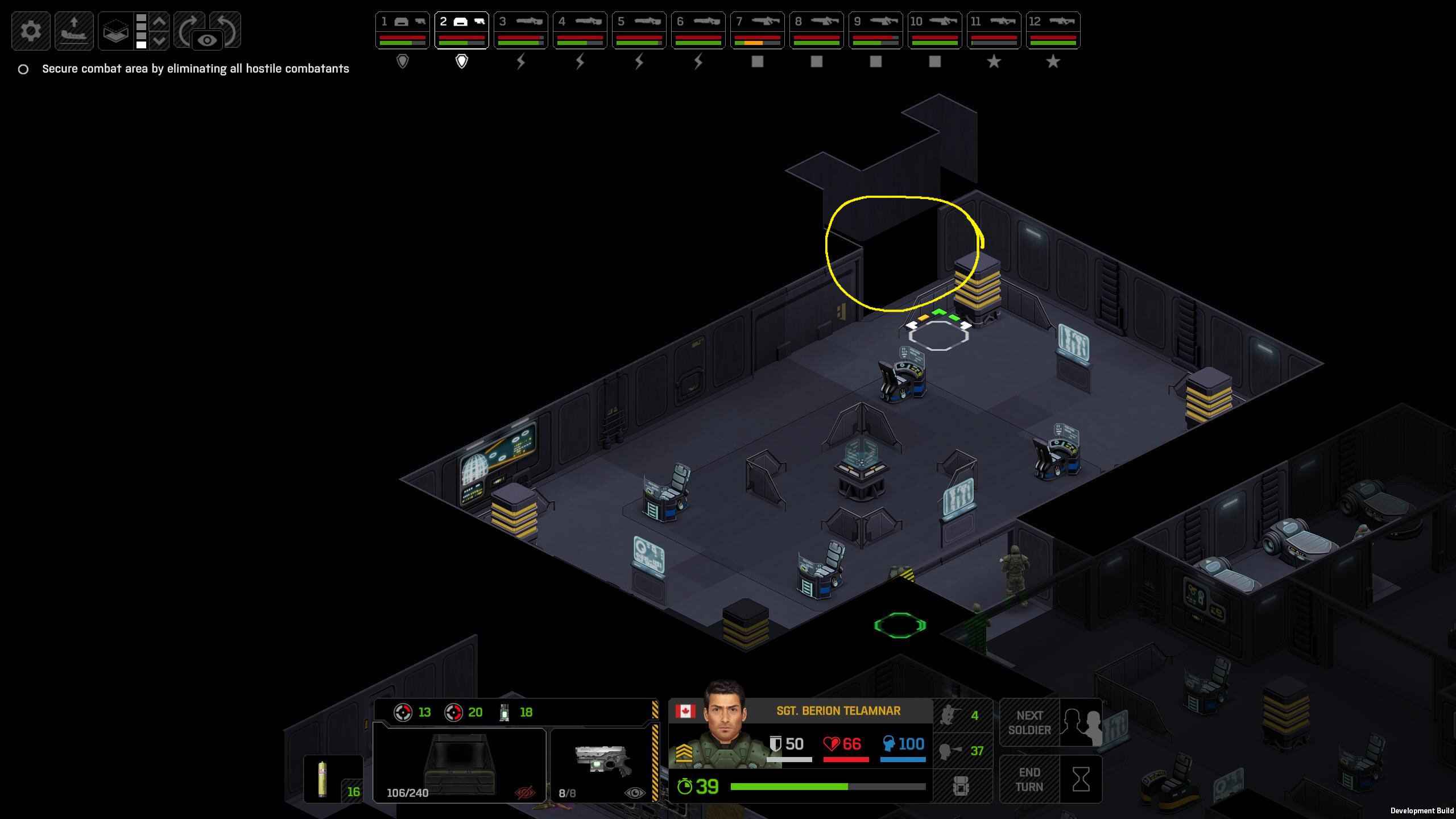Toggle the crouch stance button
The height and width of the screenshot is (819, 1456).
(x=962, y=715)
